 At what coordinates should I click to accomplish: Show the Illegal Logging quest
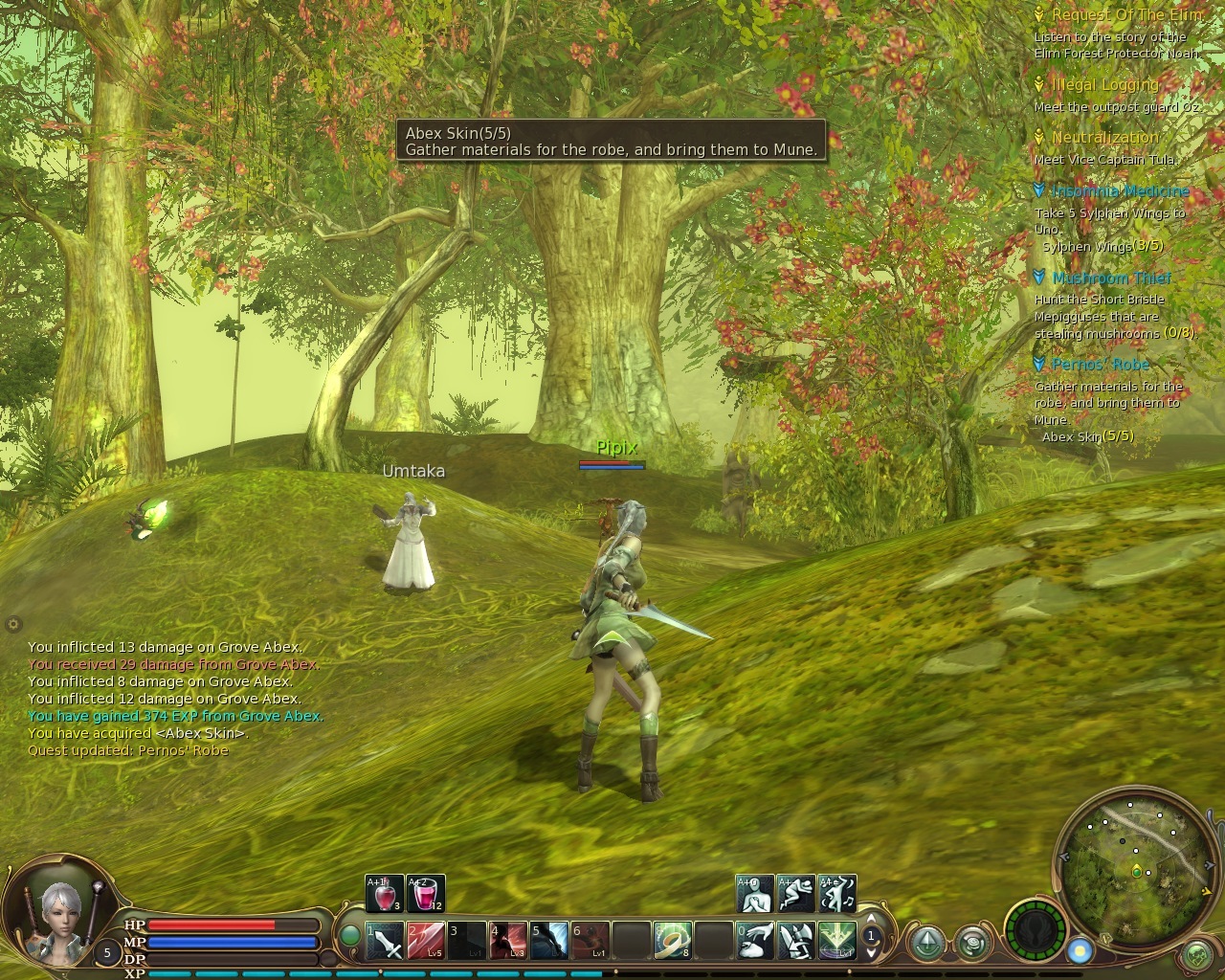tap(1105, 85)
